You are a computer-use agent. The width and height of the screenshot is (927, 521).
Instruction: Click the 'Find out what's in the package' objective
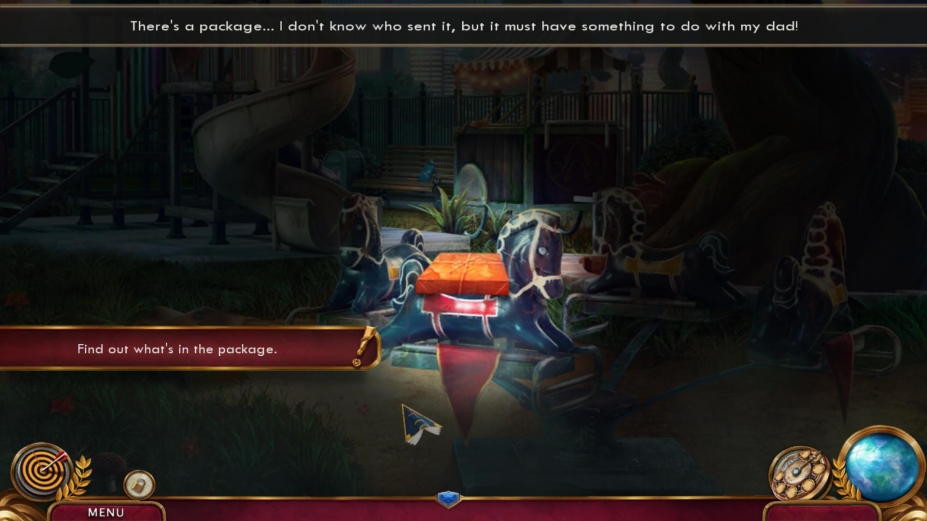tap(178, 349)
